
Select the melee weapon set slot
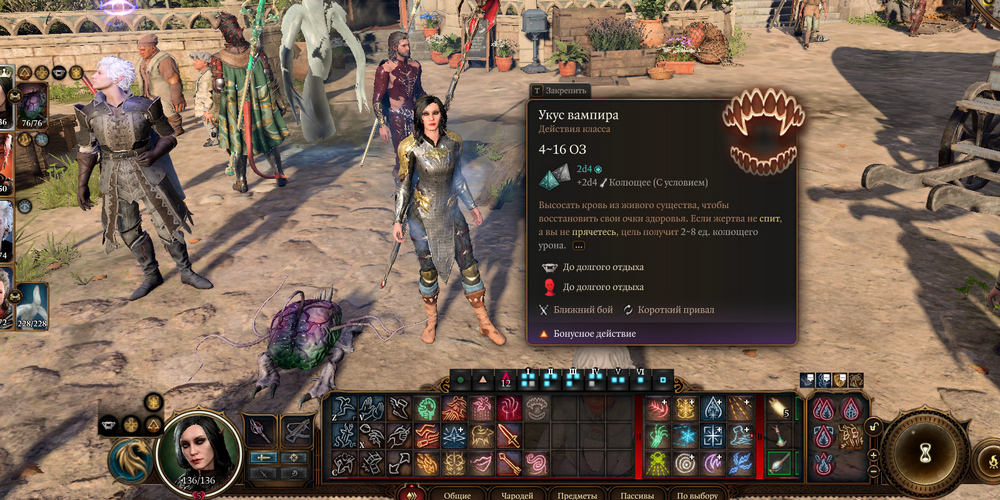pyautogui.click(x=260, y=430)
